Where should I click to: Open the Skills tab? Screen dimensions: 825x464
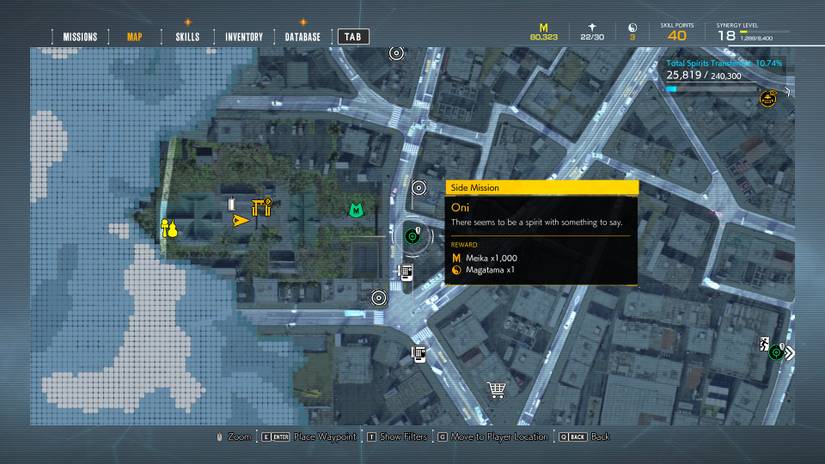[187, 37]
